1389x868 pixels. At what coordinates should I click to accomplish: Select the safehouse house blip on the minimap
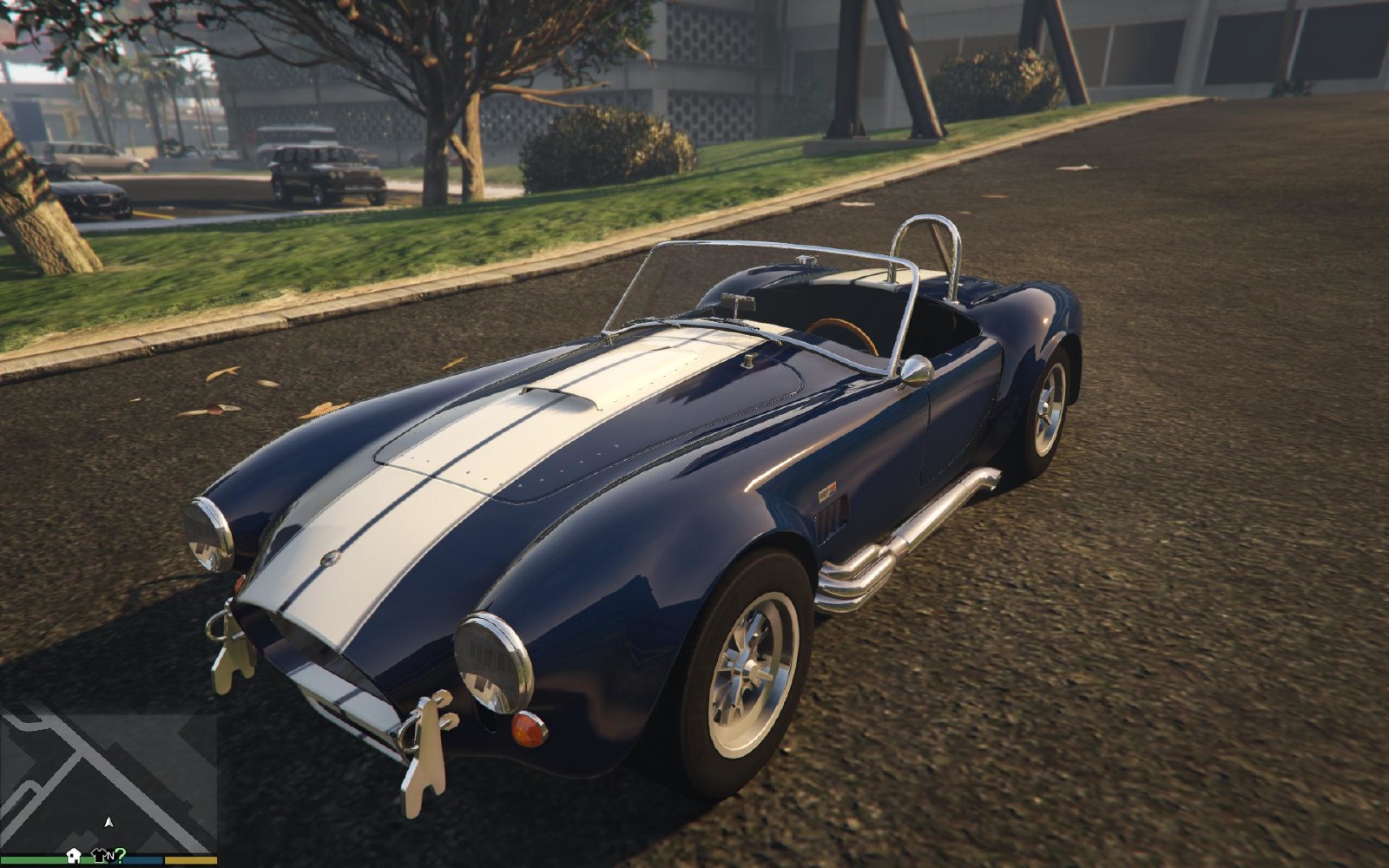coord(73,857)
